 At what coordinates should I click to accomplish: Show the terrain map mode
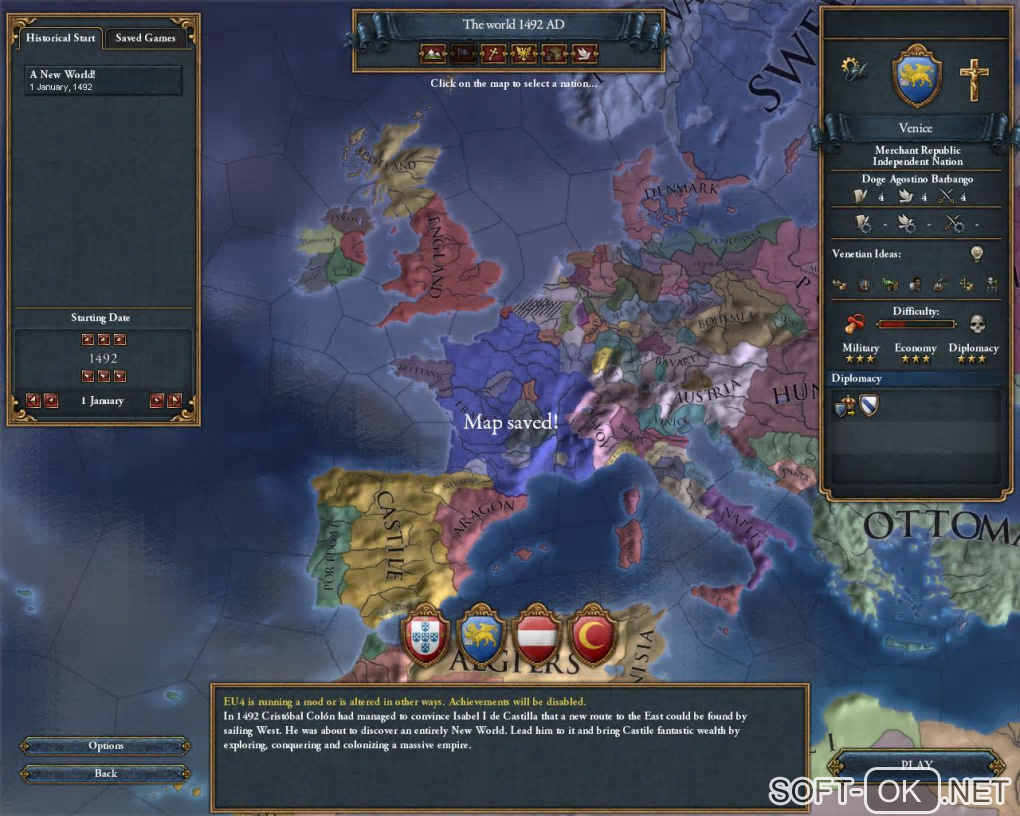(x=433, y=53)
